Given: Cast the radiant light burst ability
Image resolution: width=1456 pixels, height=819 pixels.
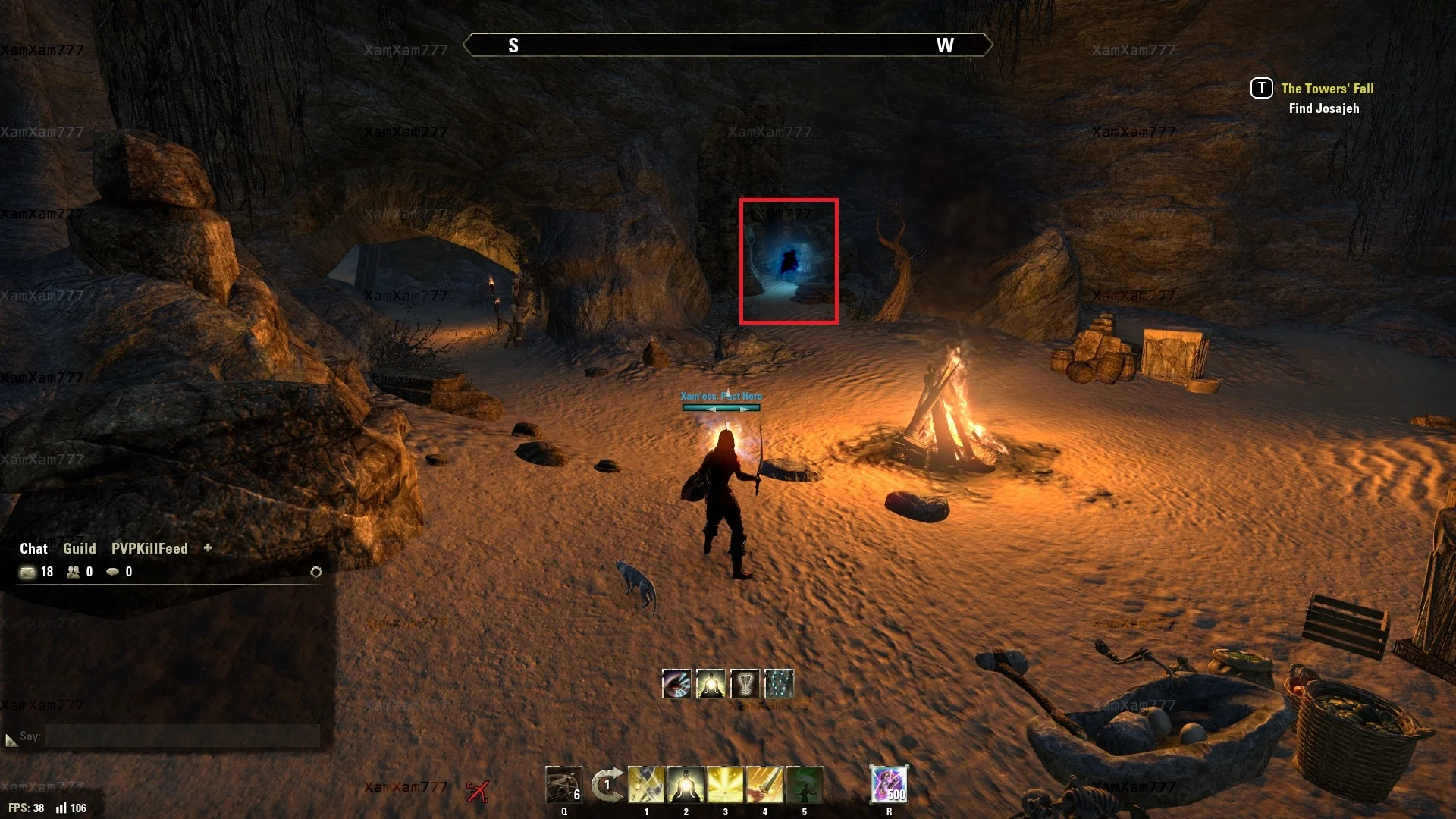Looking at the screenshot, I should pyautogui.click(x=725, y=785).
